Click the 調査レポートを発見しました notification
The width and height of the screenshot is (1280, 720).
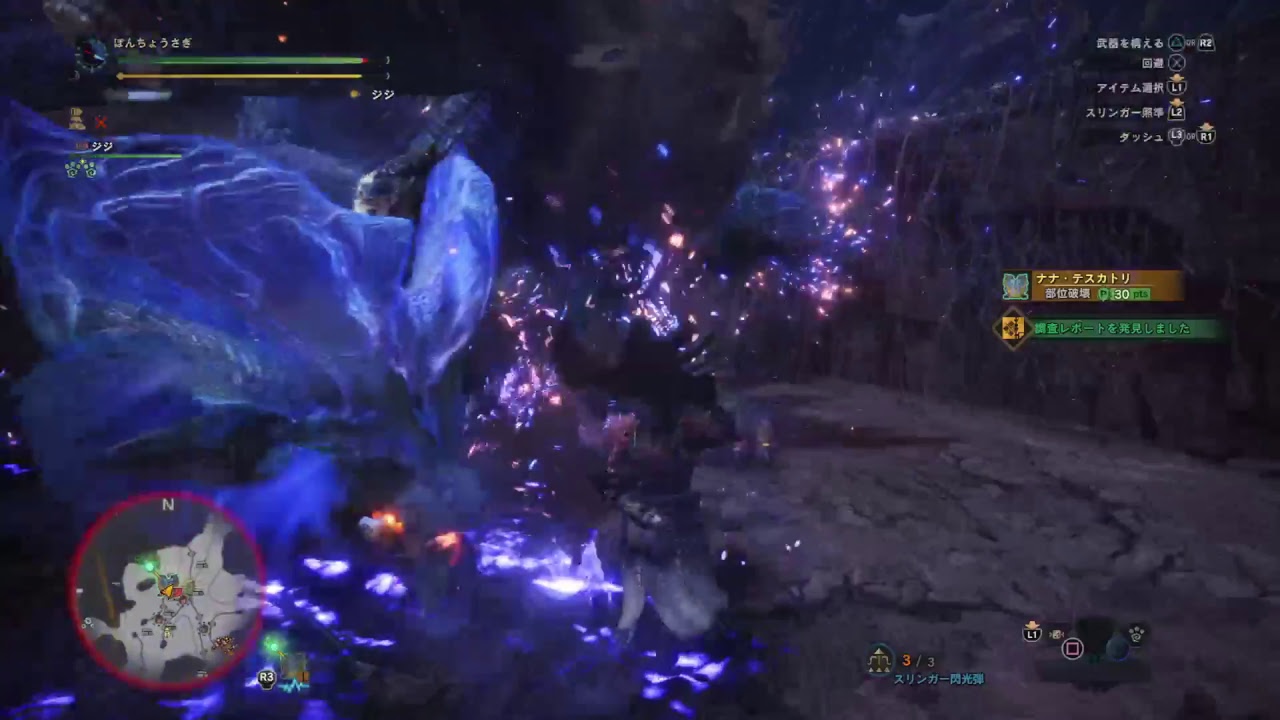pos(1110,327)
